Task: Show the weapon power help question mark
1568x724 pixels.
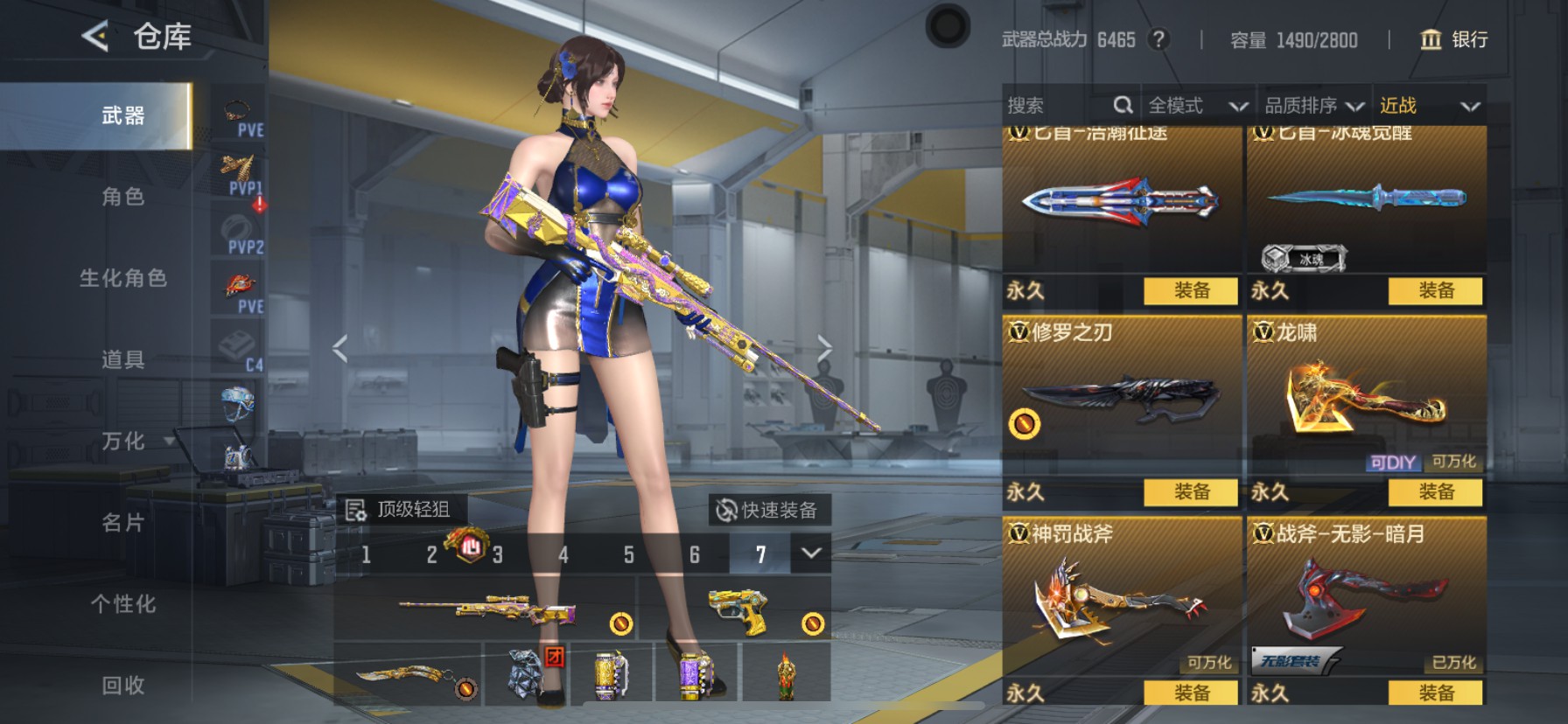Action: point(1158,39)
